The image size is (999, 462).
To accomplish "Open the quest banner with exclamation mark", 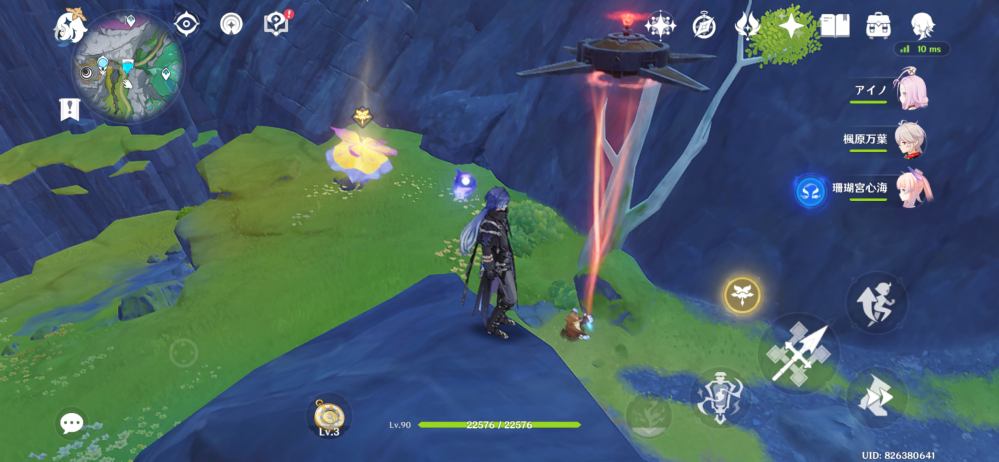I will click(69, 110).
